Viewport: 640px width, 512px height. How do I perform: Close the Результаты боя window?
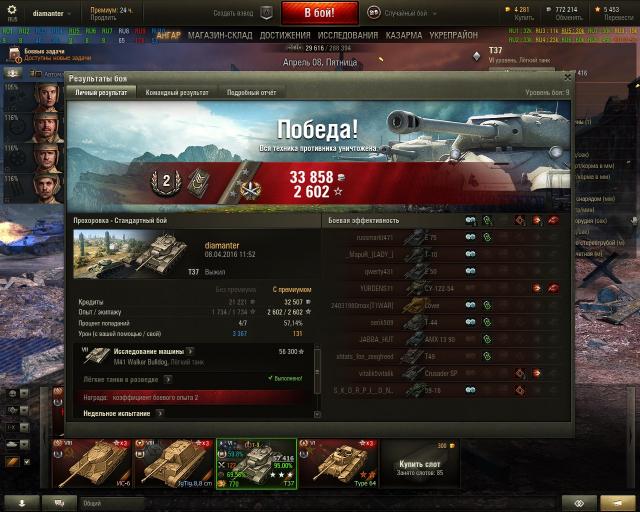point(567,76)
